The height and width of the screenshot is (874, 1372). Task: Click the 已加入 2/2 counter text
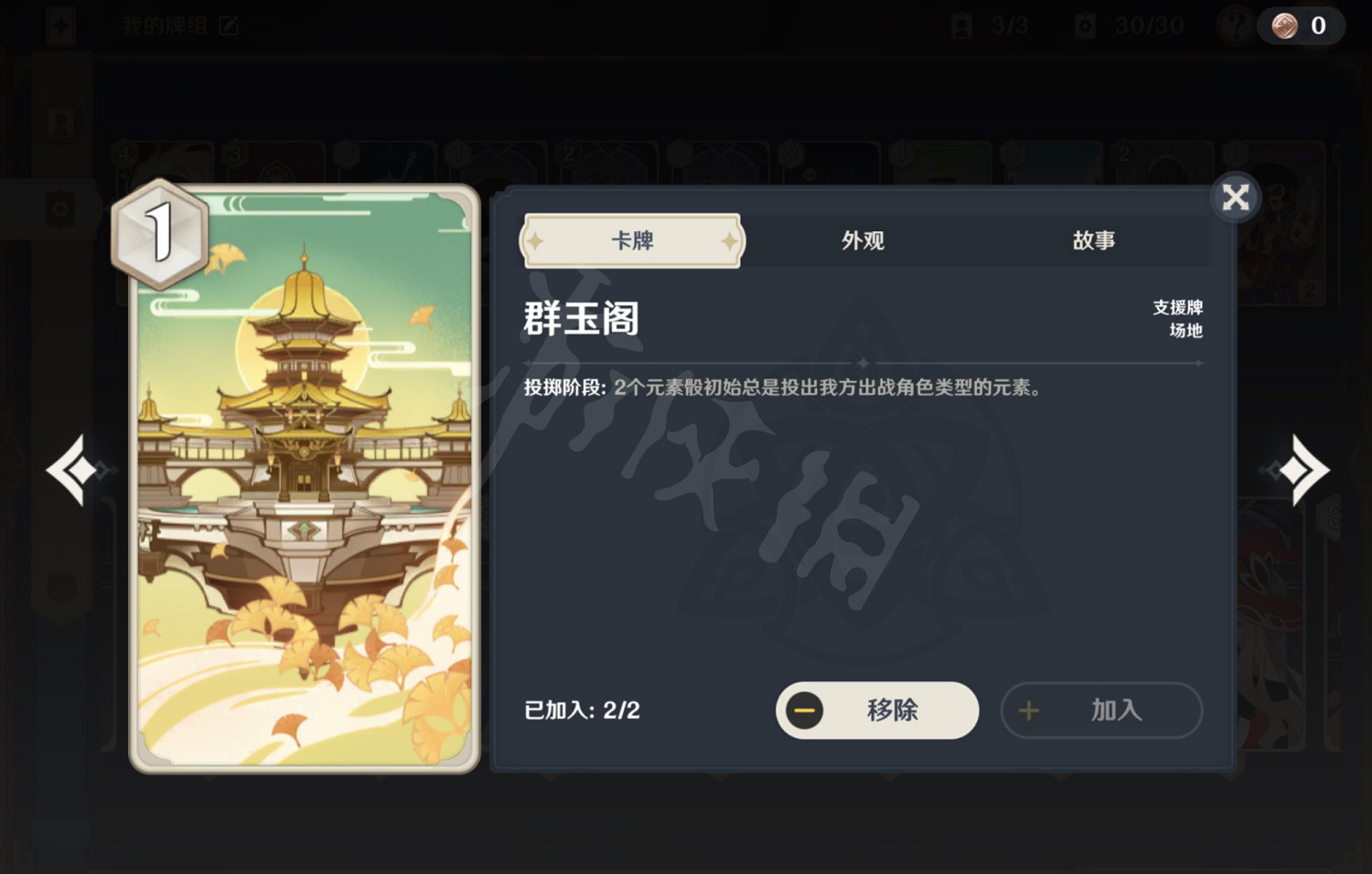point(581,710)
